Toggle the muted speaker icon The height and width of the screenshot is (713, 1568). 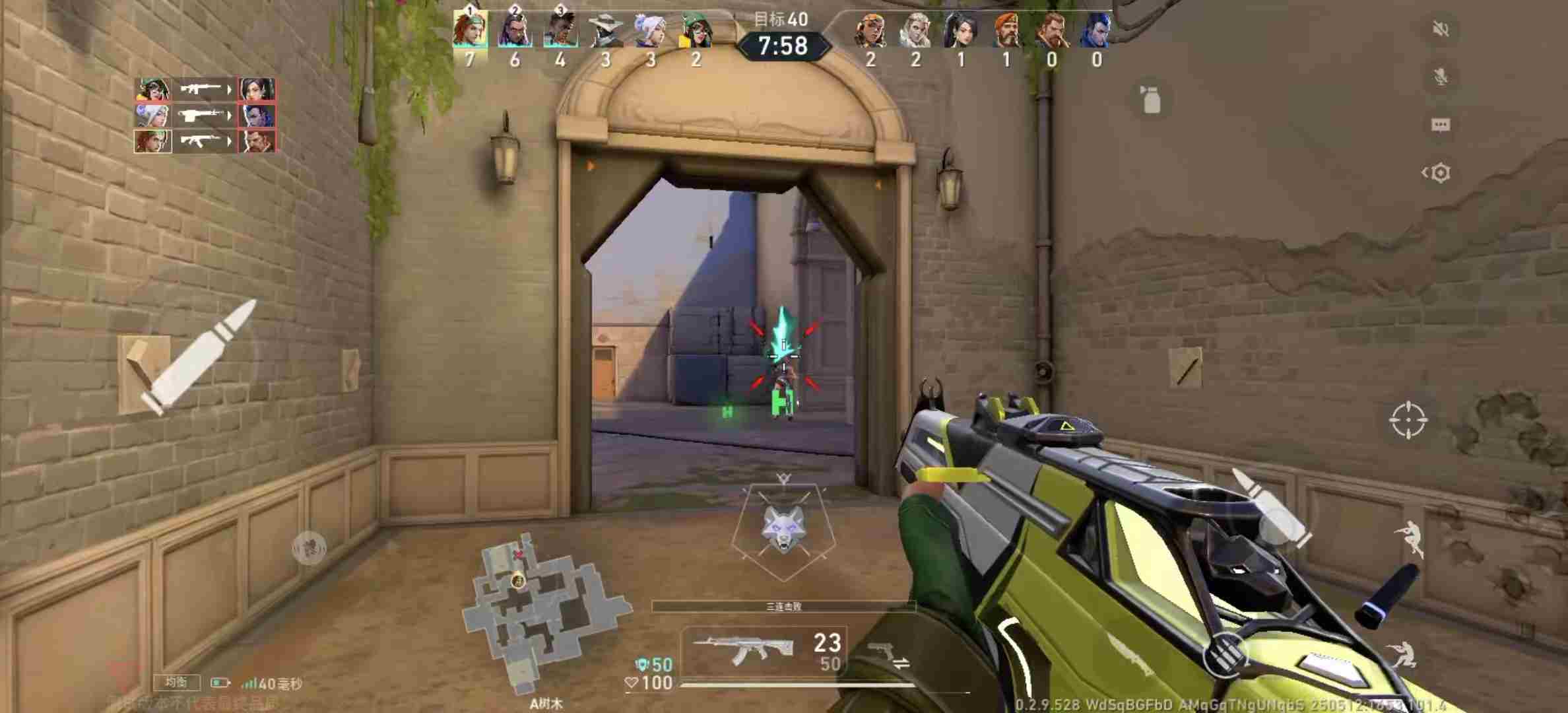(x=1441, y=29)
